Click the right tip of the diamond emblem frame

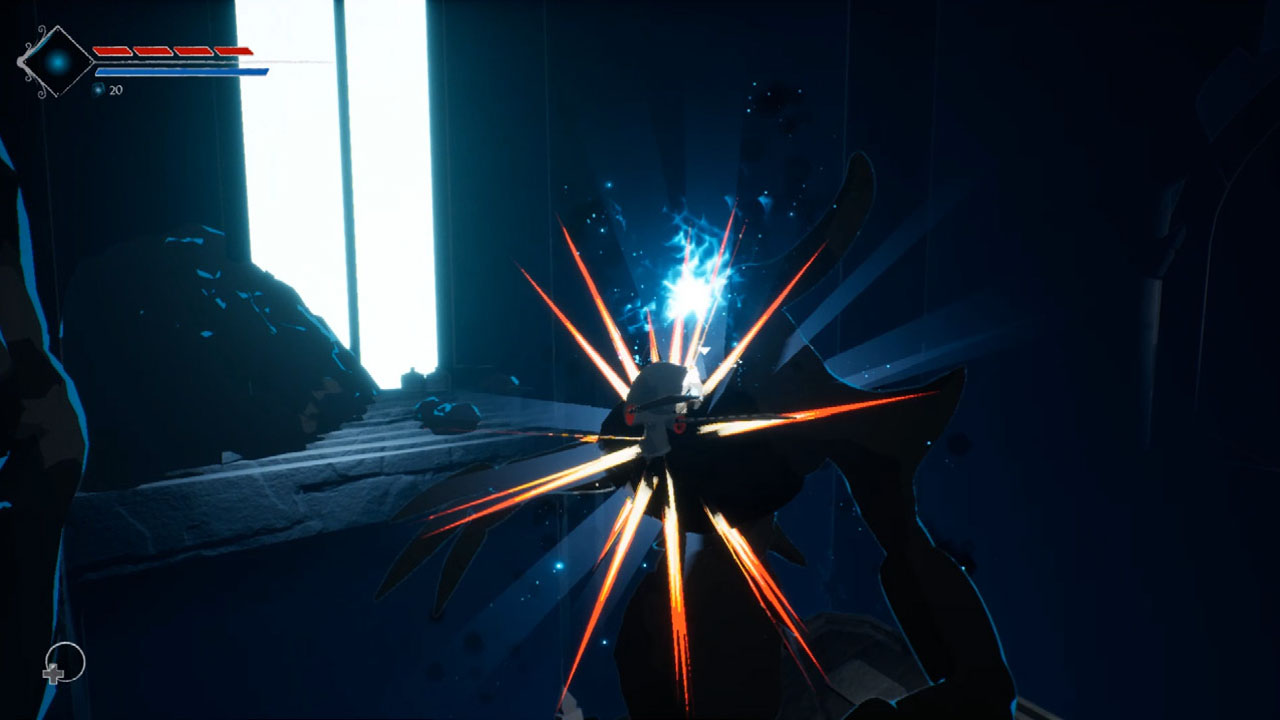click(90, 62)
